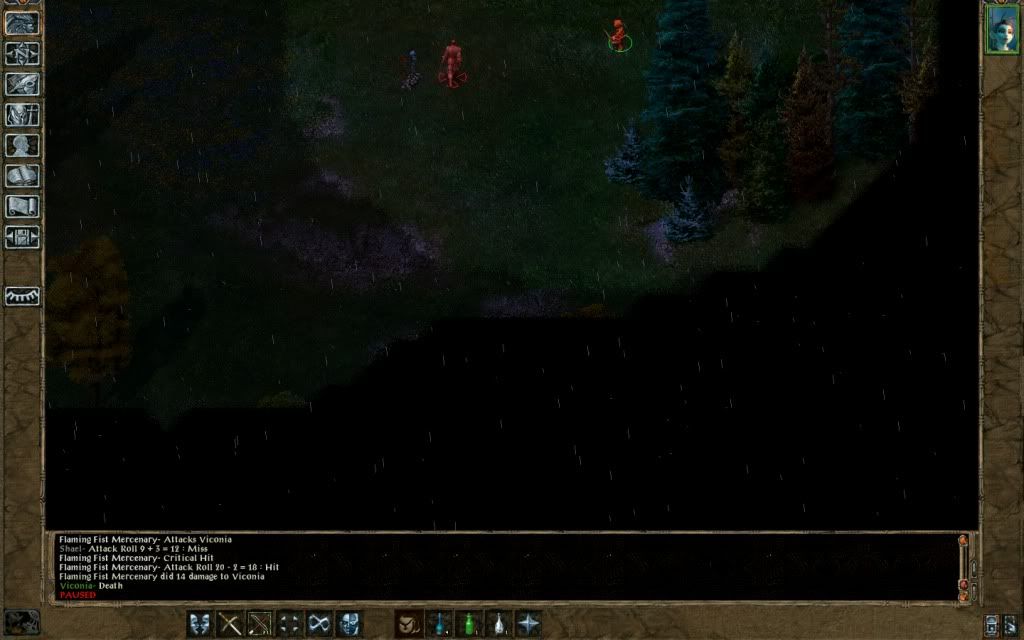Use the white flask quick item
This screenshot has width=1024, height=640.
498,624
